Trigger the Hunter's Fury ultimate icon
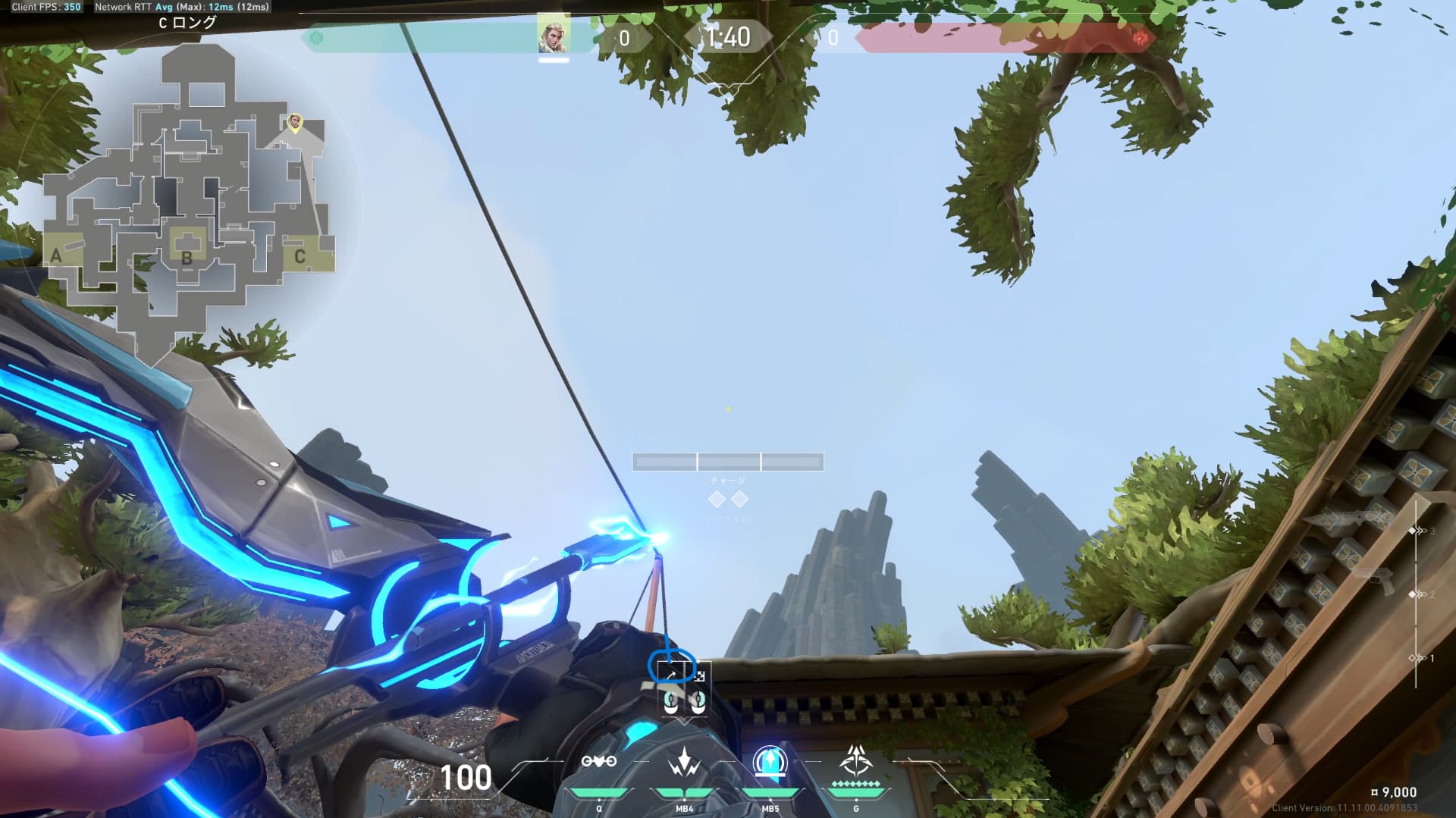This screenshot has height=818, width=1456. click(856, 760)
